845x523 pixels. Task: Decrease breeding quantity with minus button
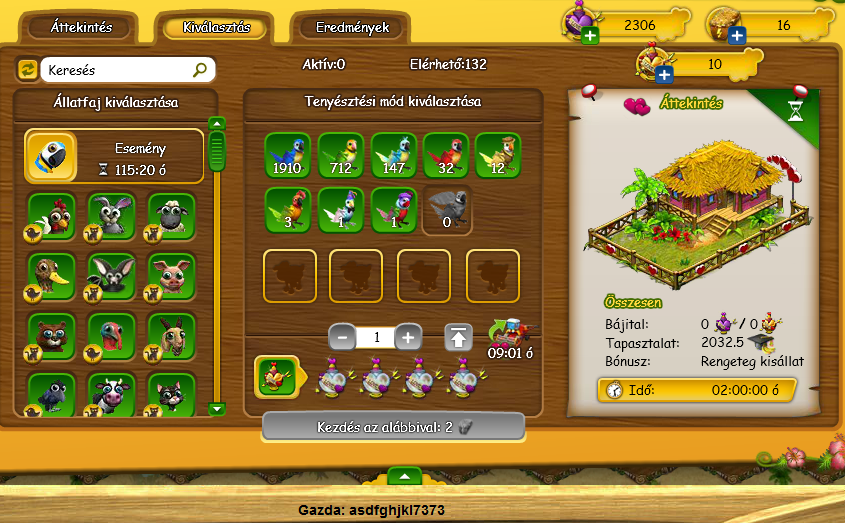[342, 337]
